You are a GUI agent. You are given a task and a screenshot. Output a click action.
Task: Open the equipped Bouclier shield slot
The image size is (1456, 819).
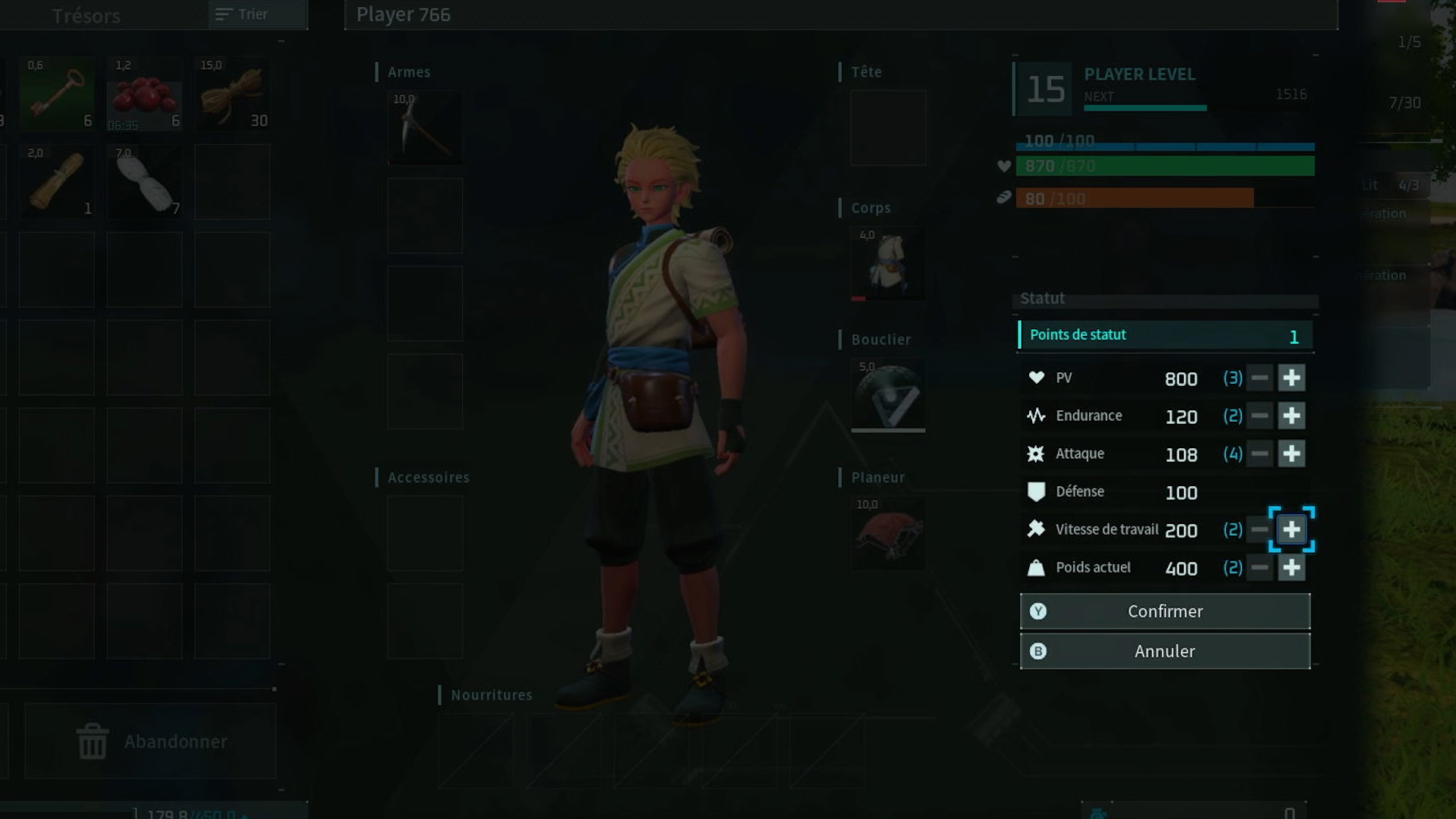[888, 395]
